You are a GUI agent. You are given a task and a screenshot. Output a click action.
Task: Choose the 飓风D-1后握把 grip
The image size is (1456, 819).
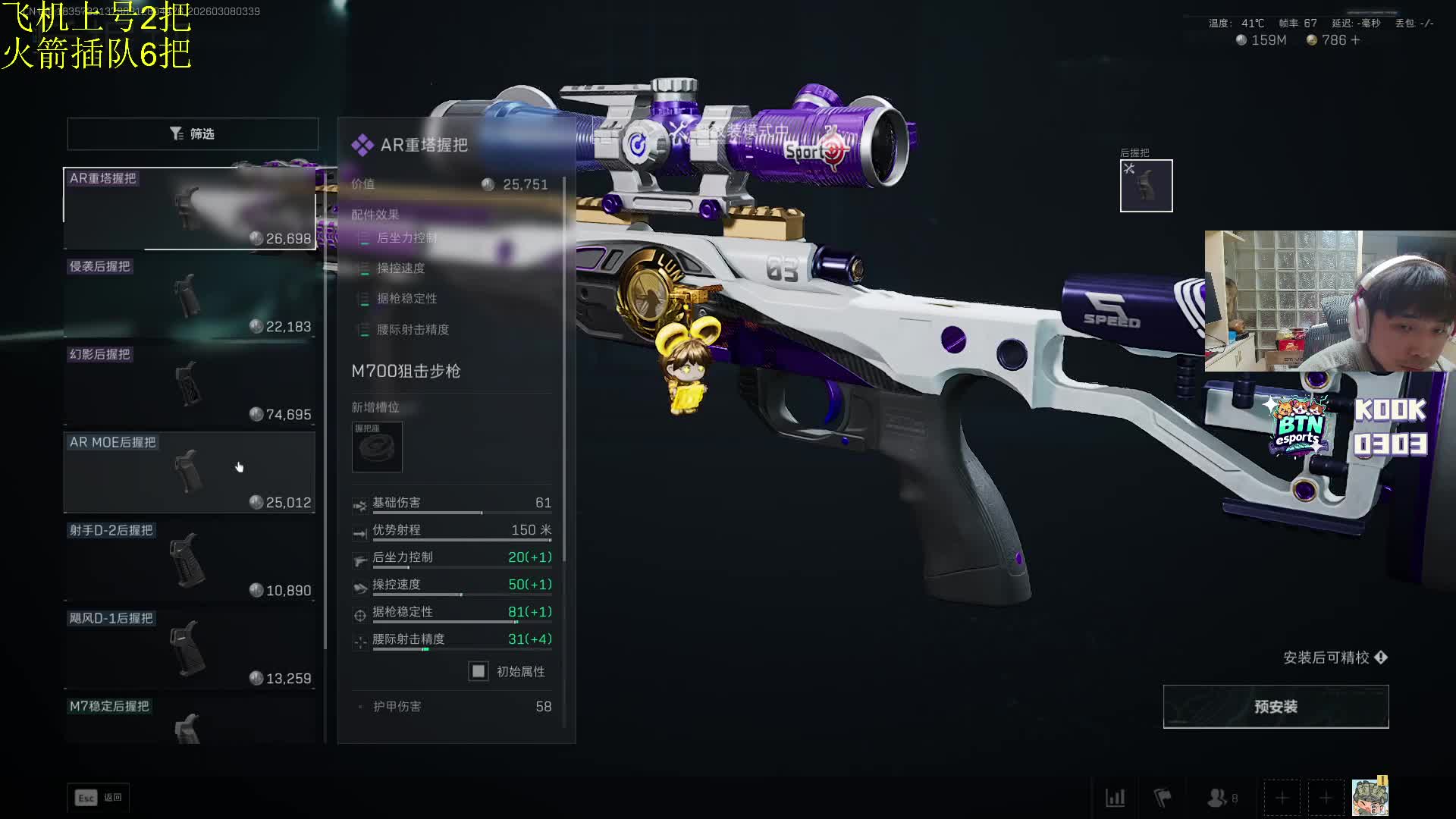[190, 648]
